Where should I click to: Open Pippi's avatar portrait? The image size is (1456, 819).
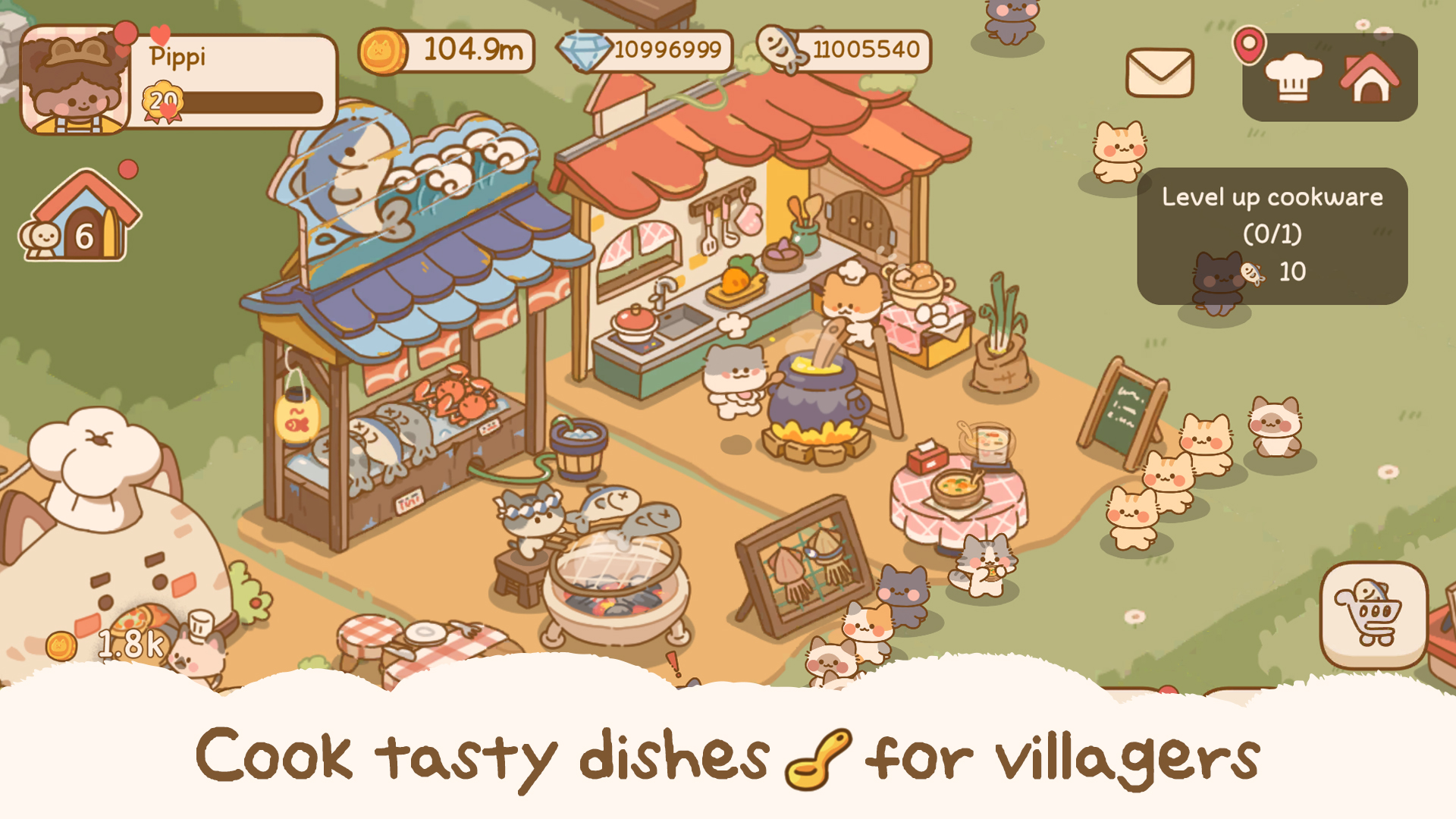click(71, 81)
